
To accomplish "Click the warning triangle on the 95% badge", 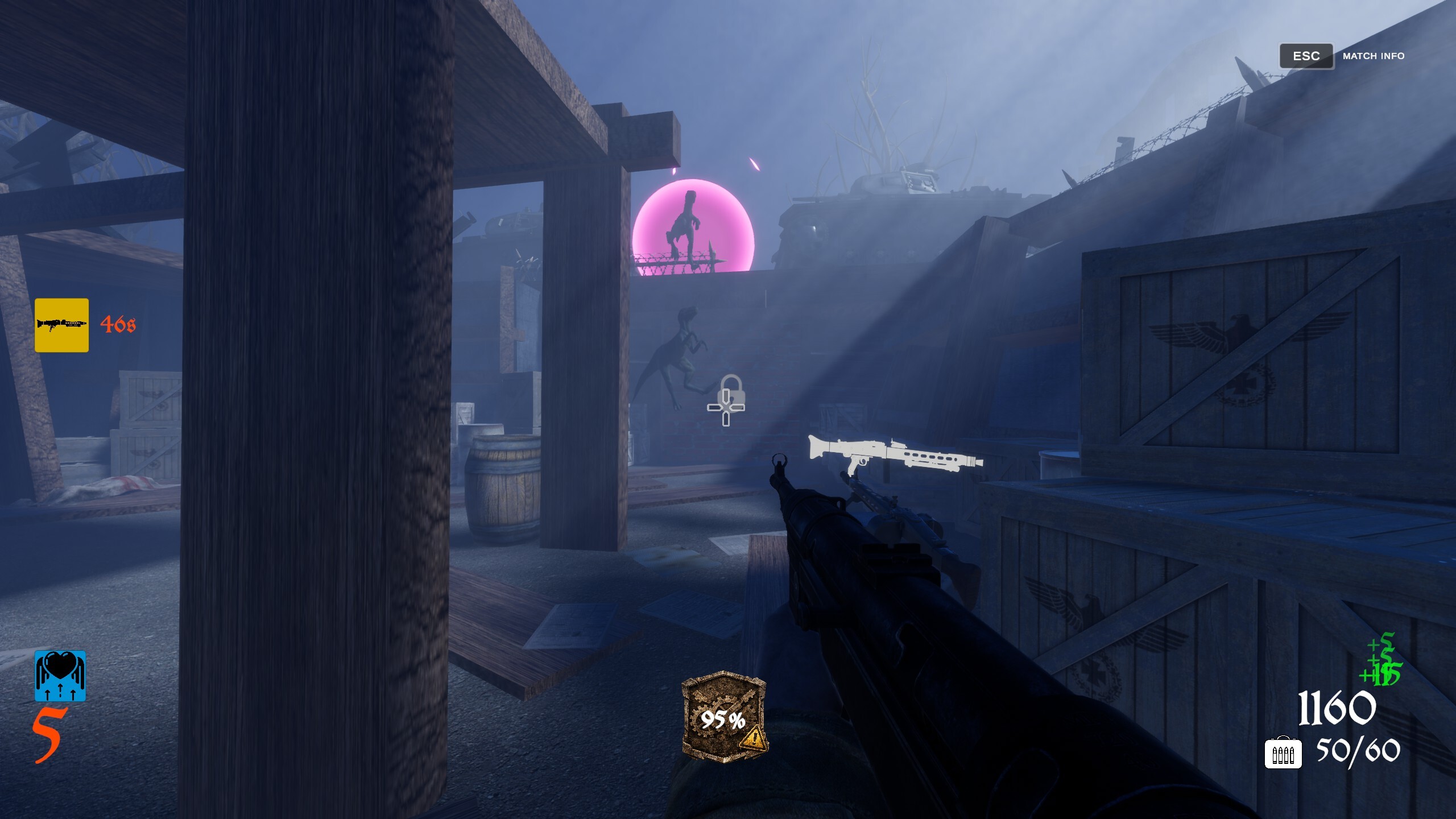I will tap(752, 738).
